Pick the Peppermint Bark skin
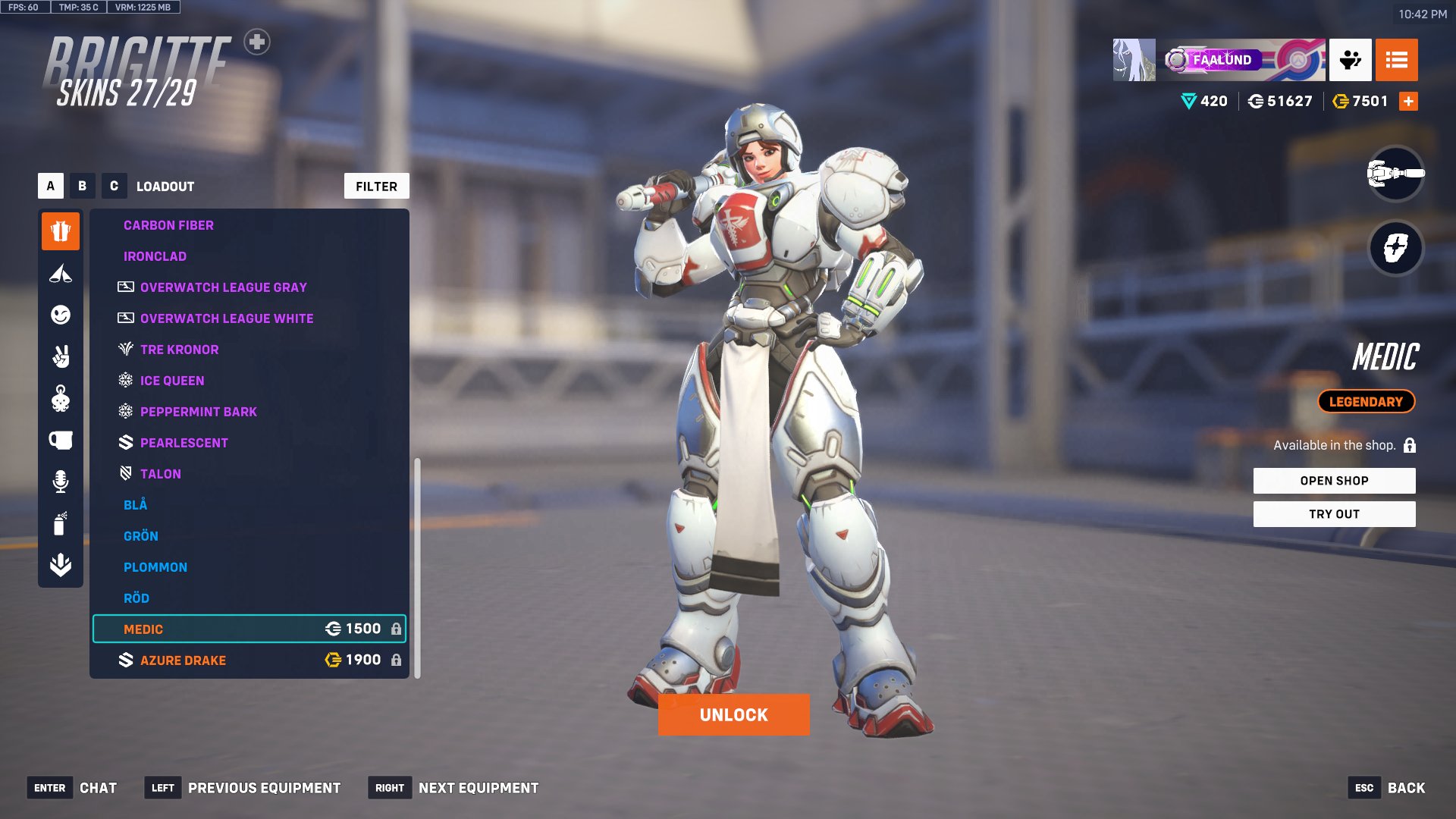 coord(198,412)
